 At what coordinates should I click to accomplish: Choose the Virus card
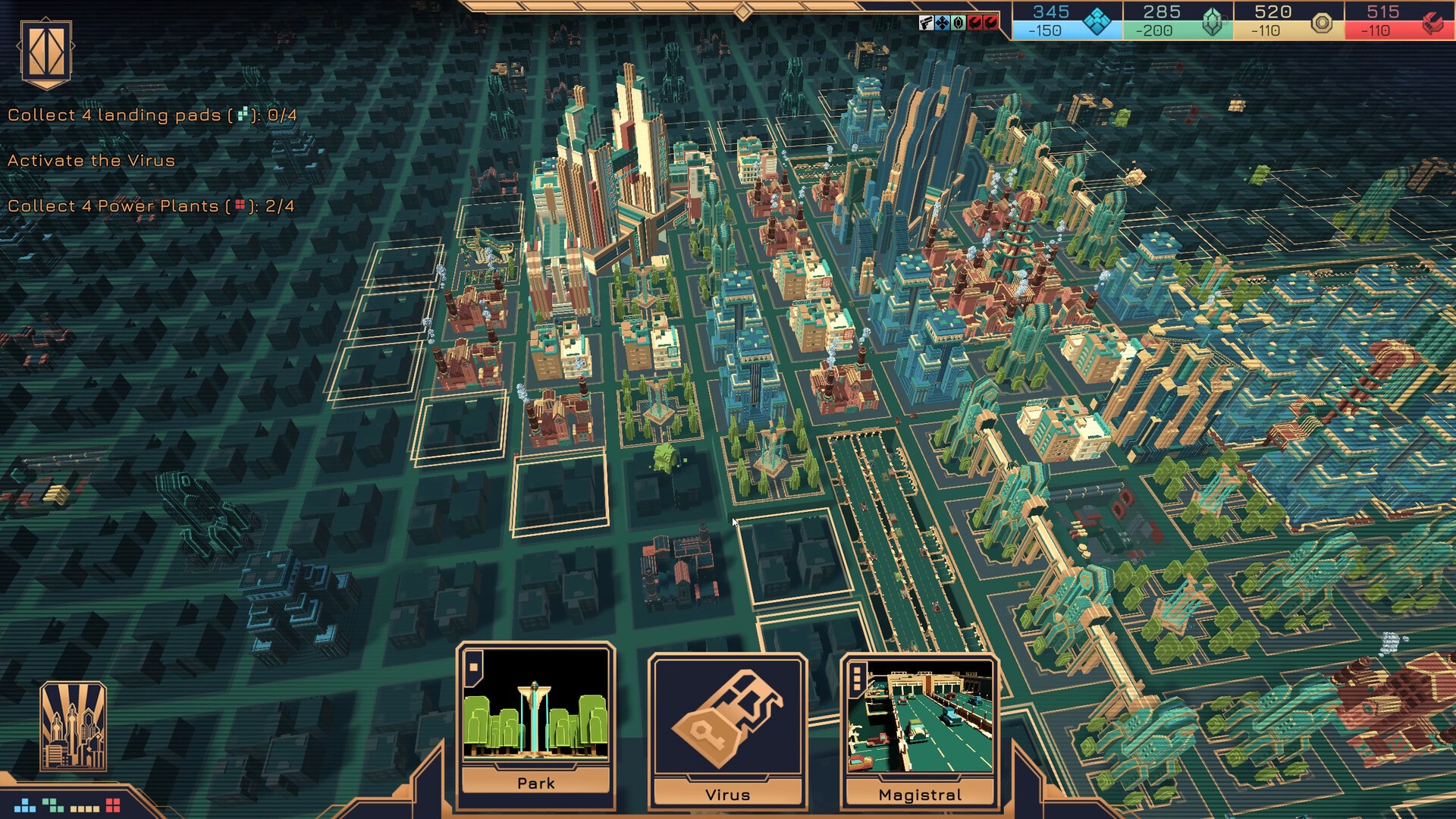727,726
